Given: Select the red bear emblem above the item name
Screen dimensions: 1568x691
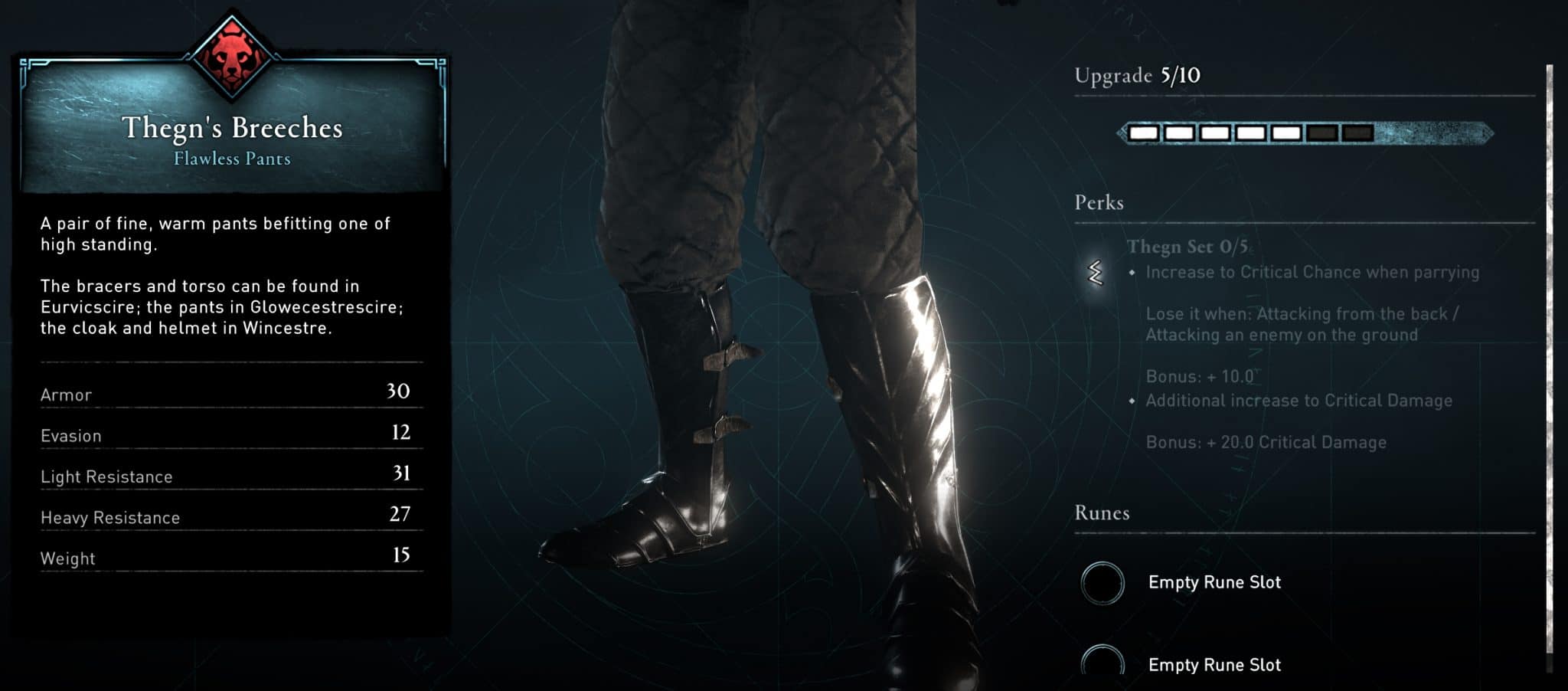Looking at the screenshot, I should (x=232, y=57).
